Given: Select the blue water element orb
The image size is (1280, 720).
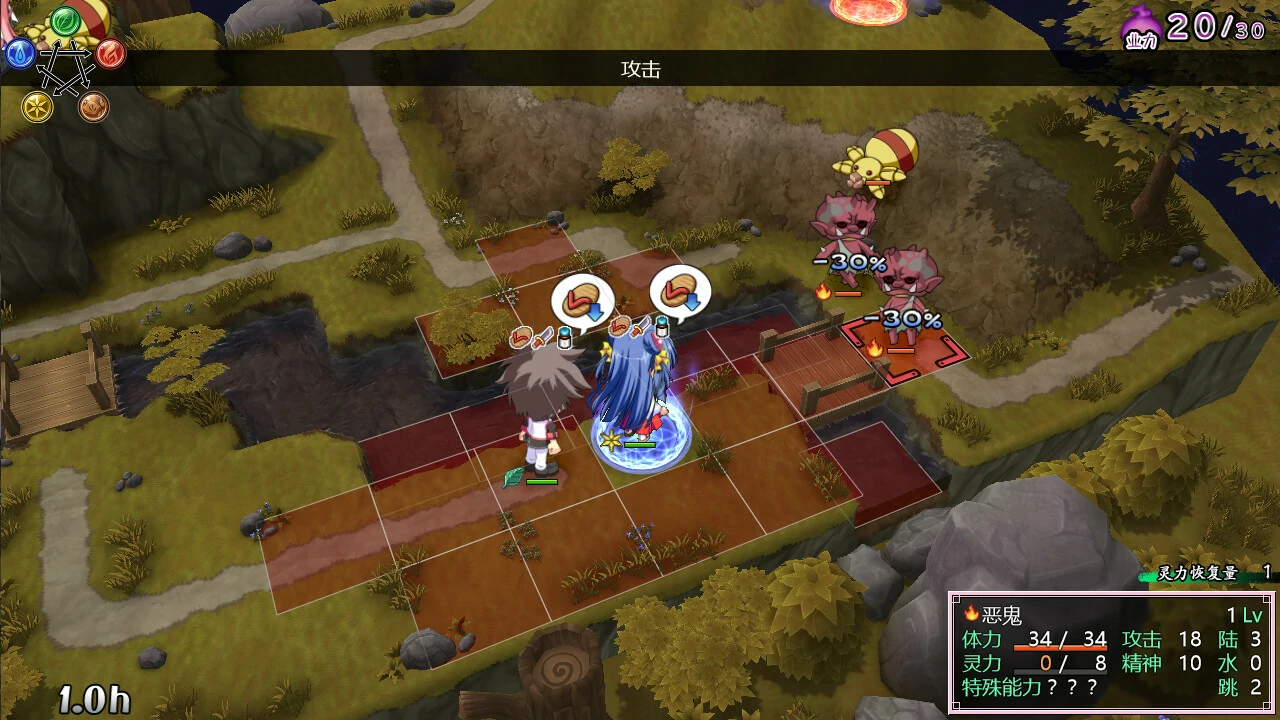Looking at the screenshot, I should tap(20, 55).
